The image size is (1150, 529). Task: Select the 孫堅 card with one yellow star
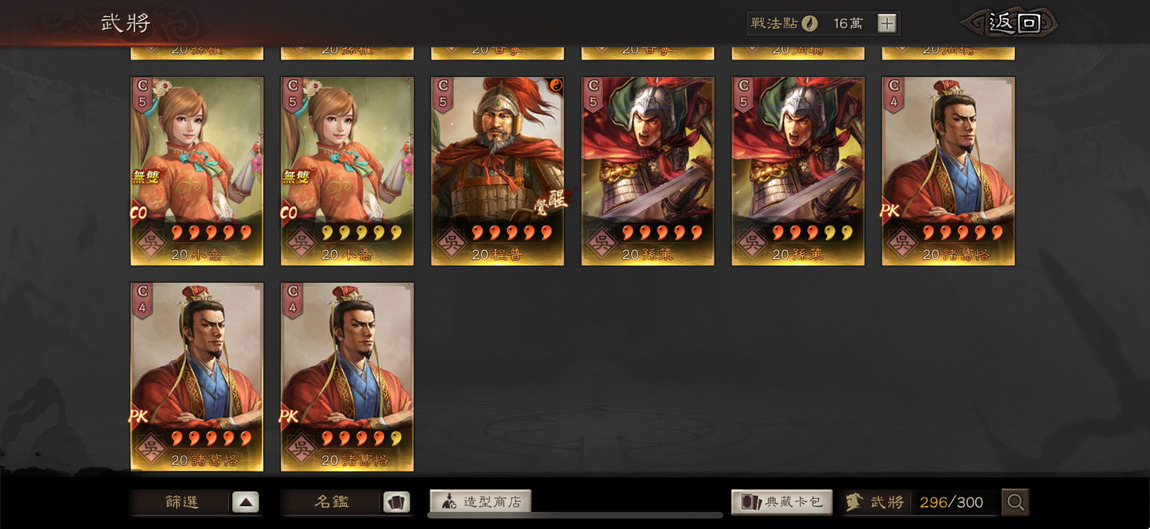tap(798, 170)
